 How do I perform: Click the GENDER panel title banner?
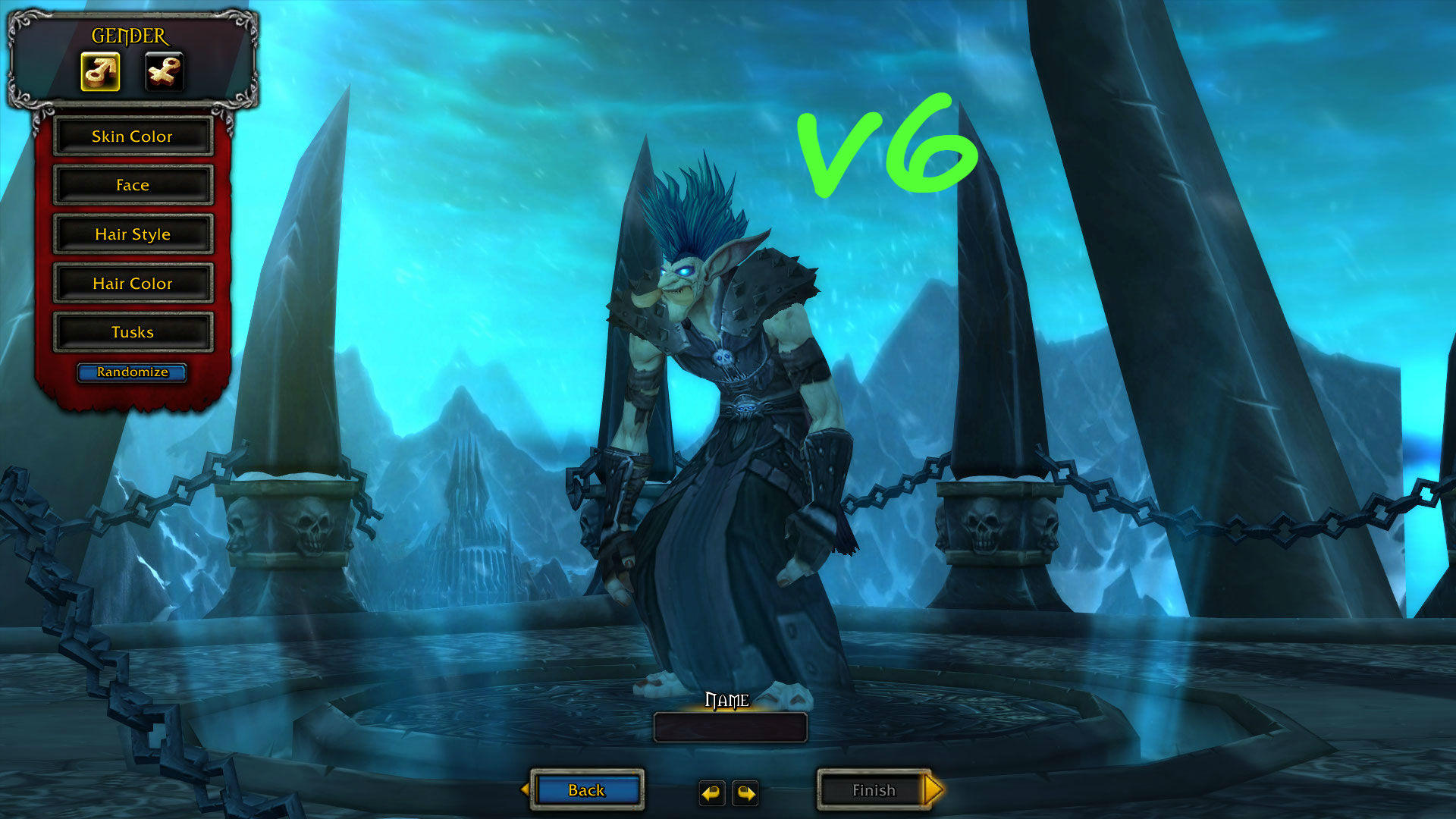tap(127, 33)
